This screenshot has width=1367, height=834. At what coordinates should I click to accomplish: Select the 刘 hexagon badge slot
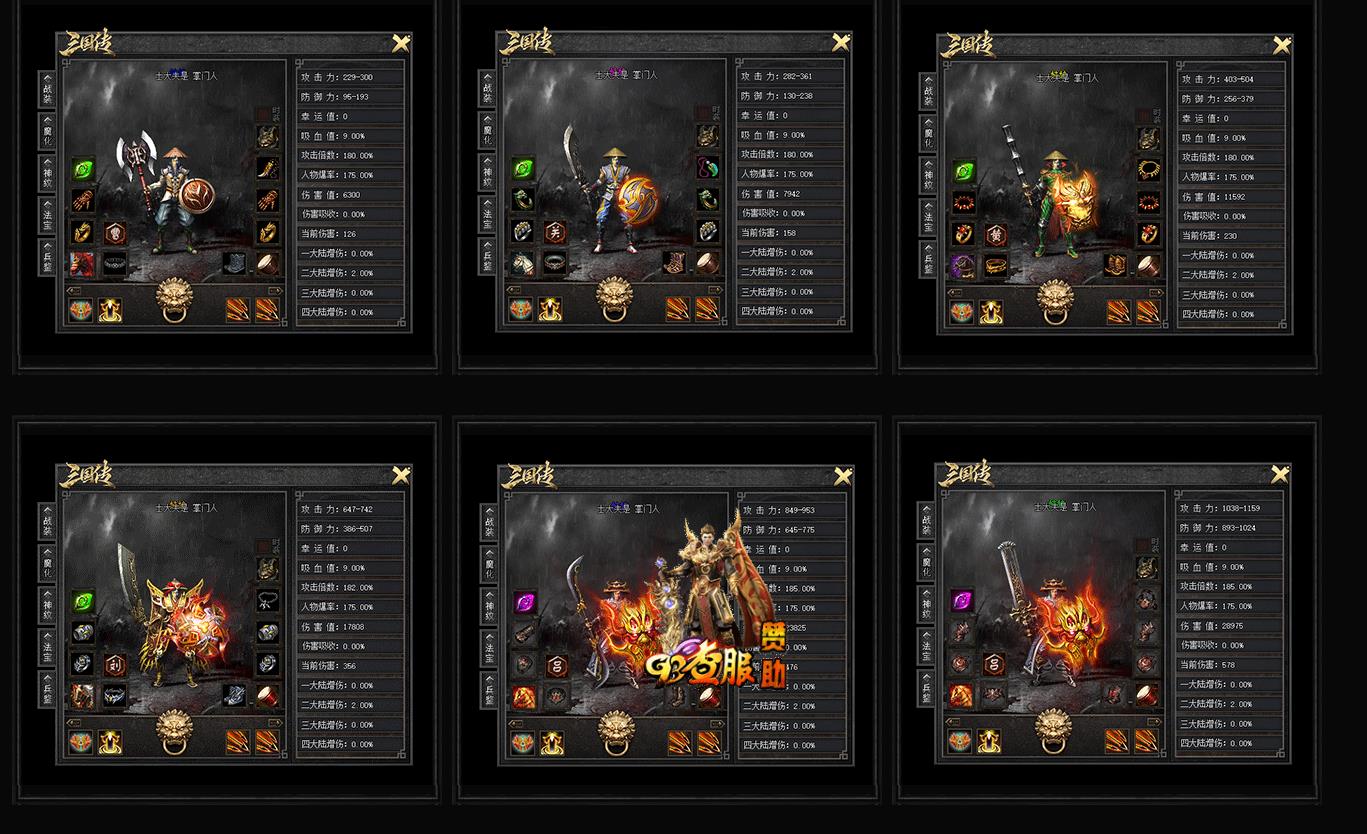pos(114,663)
